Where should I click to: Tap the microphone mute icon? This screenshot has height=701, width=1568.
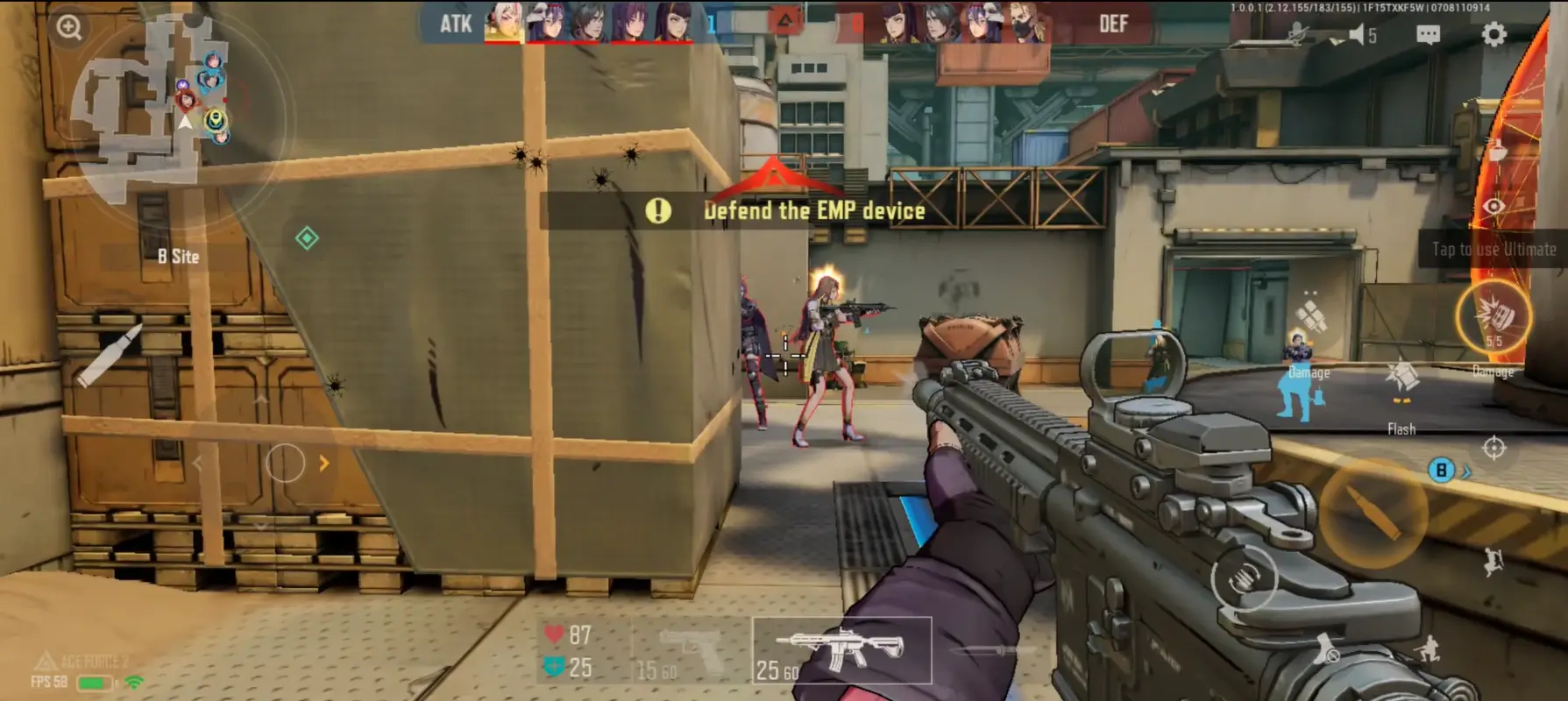click(1294, 35)
